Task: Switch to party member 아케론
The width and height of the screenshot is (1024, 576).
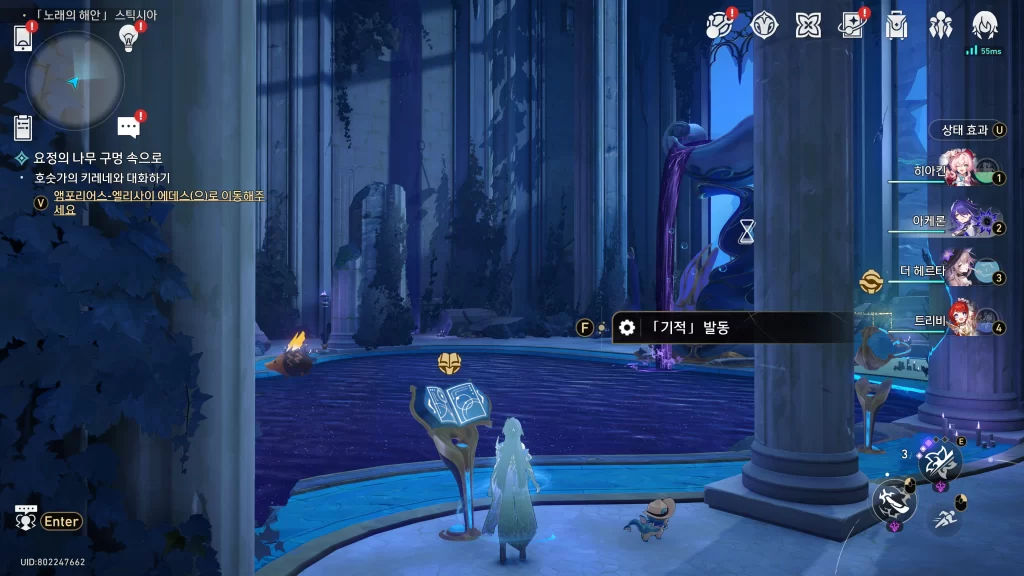Action: pyautogui.click(x=960, y=222)
